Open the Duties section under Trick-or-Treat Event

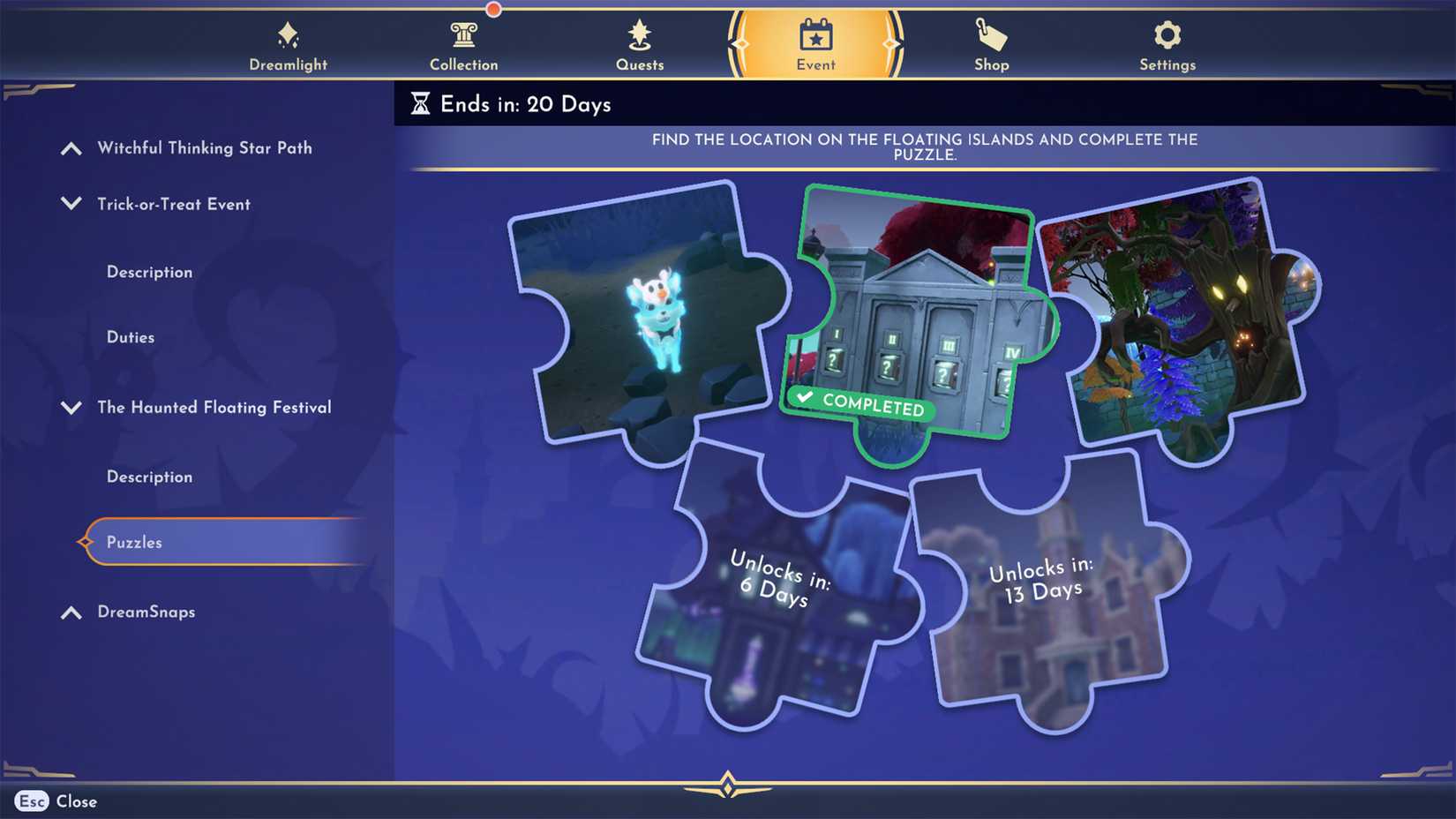(131, 337)
